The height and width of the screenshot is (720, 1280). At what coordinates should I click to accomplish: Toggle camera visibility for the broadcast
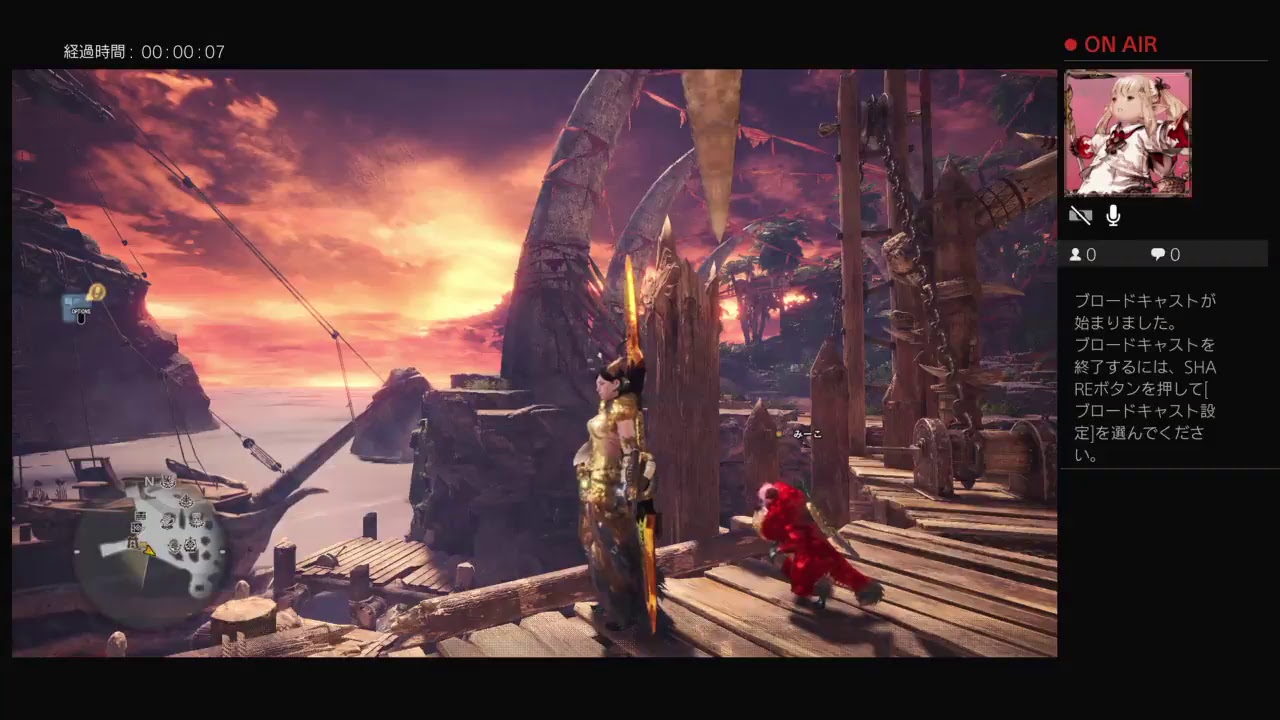(x=1081, y=213)
